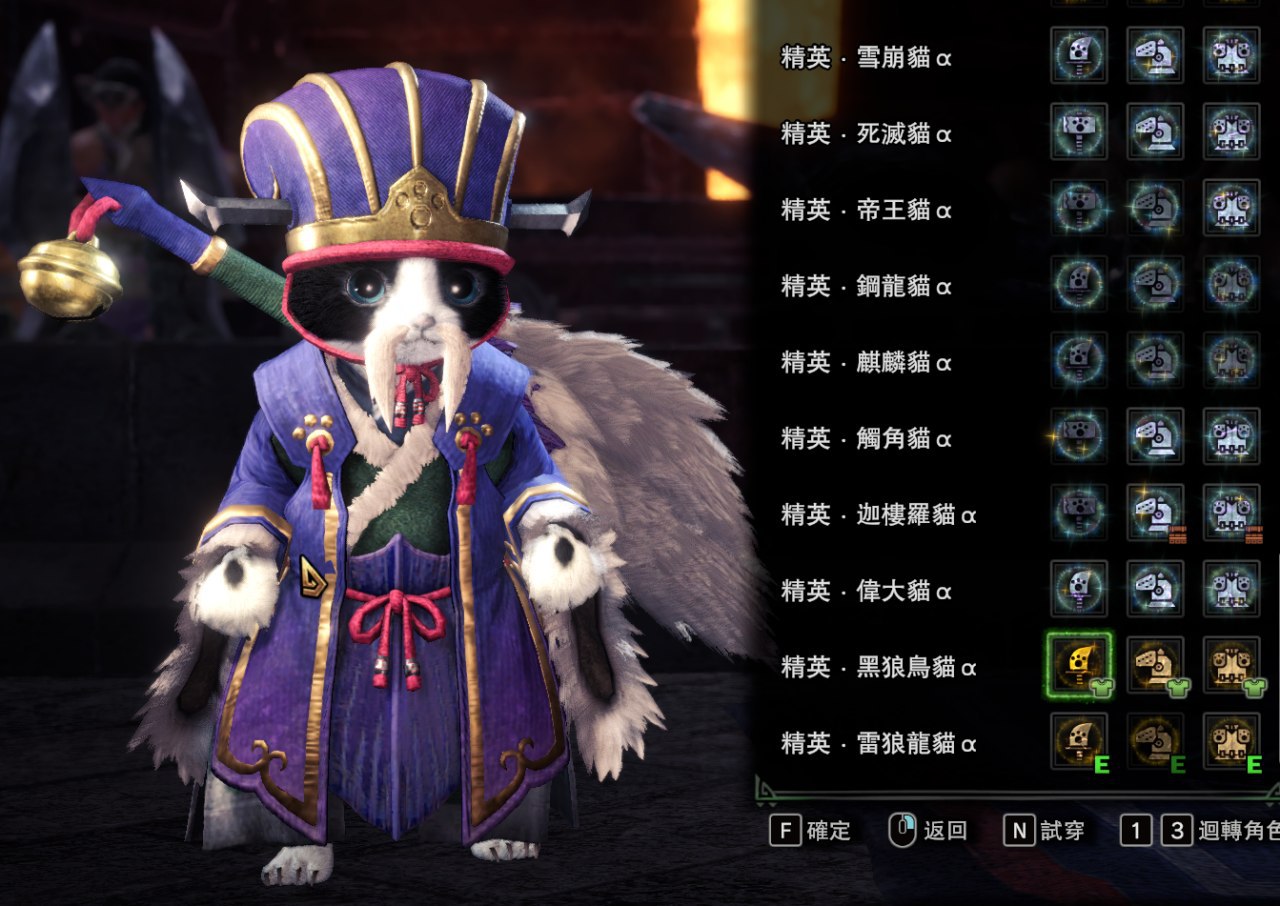This screenshot has width=1280, height=906.
Task: Select the 精英・麒麟貓α helmet icon
Action: click(x=1155, y=360)
